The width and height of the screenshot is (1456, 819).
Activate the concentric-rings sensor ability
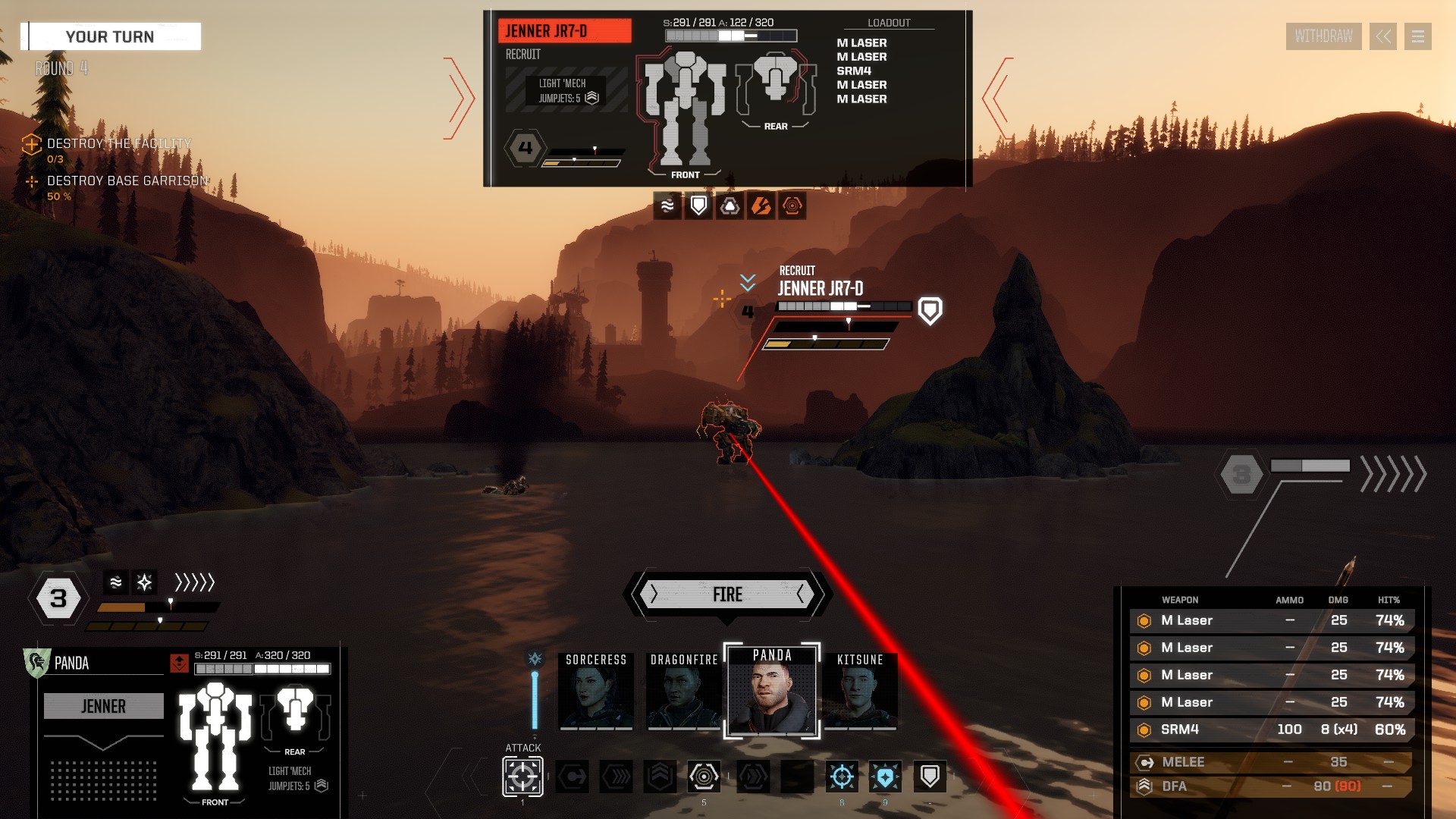click(704, 777)
